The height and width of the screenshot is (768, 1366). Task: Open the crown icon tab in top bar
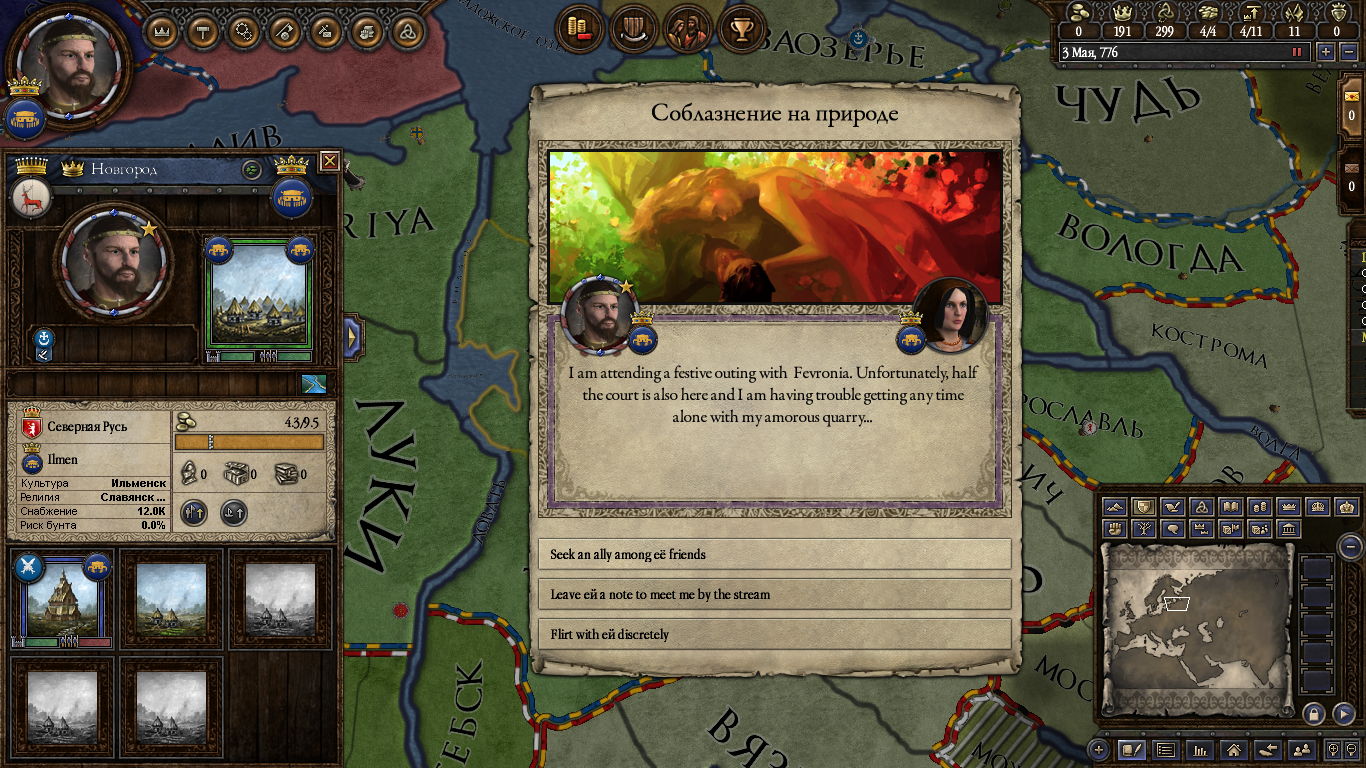[162, 31]
